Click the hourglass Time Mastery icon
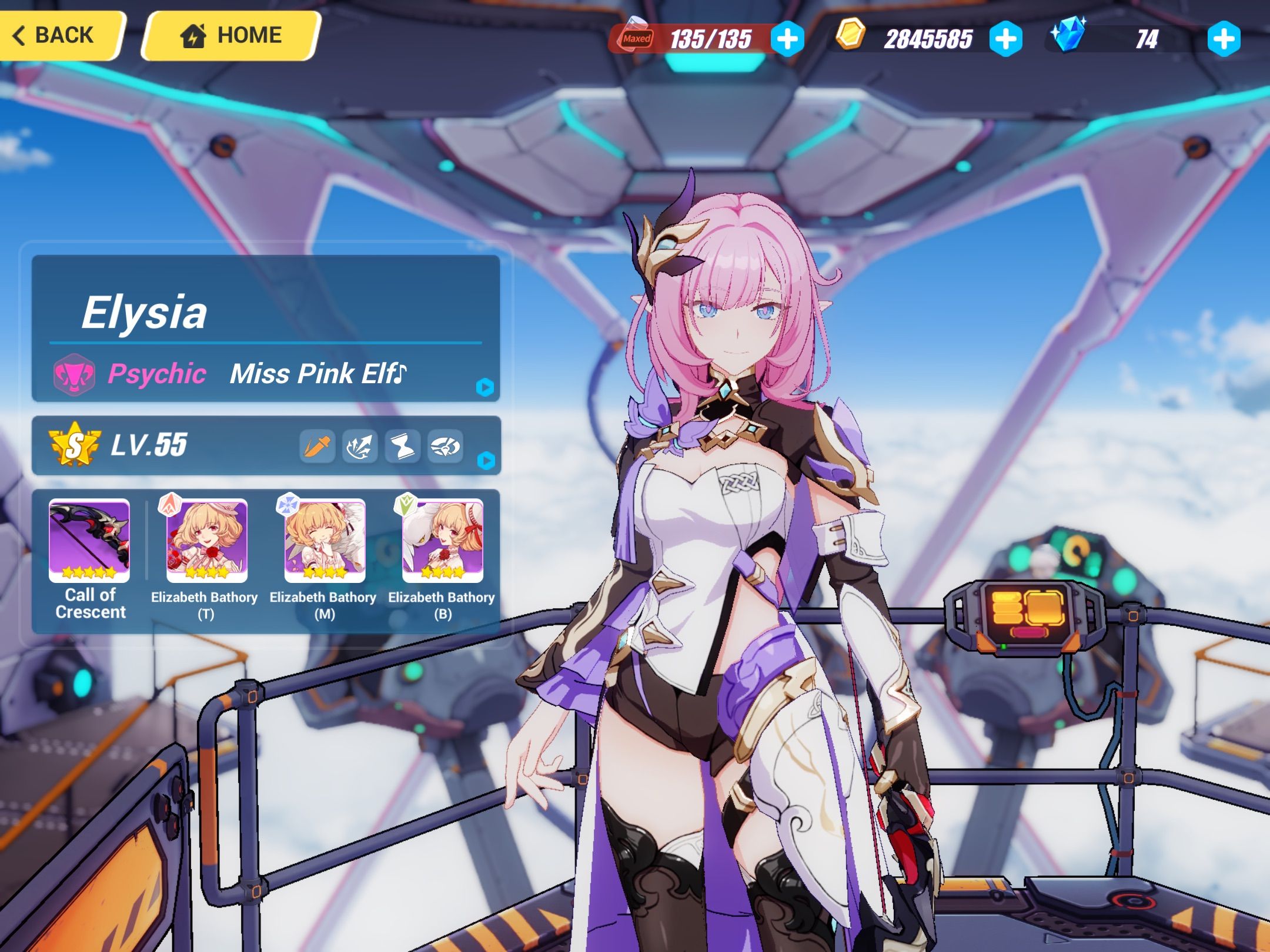 (x=402, y=445)
